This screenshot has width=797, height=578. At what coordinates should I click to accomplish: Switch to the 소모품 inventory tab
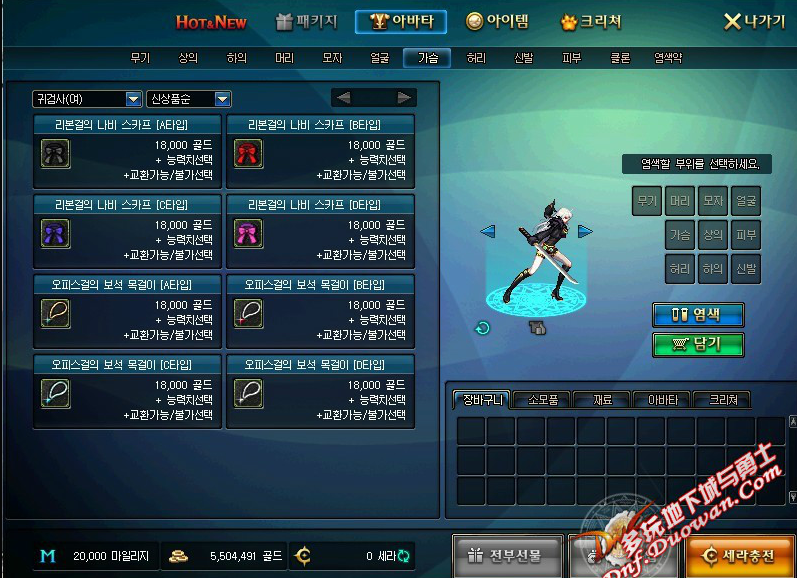pos(542,400)
